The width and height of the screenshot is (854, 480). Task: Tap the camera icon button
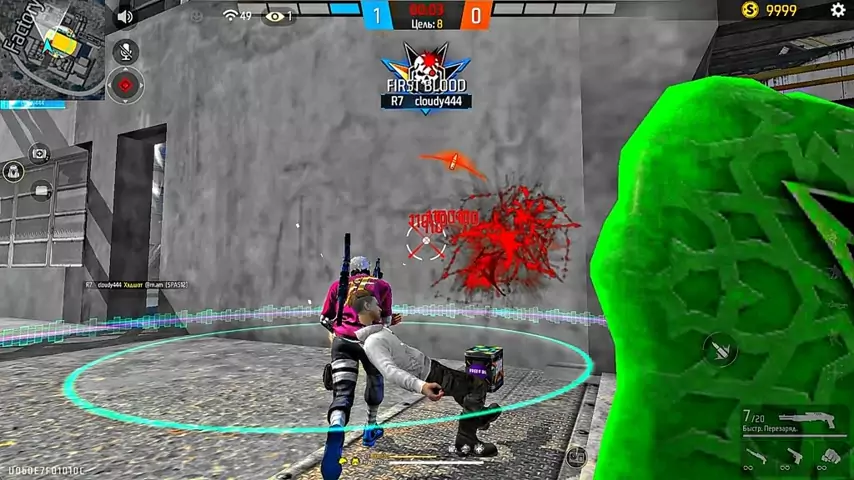click(x=39, y=153)
